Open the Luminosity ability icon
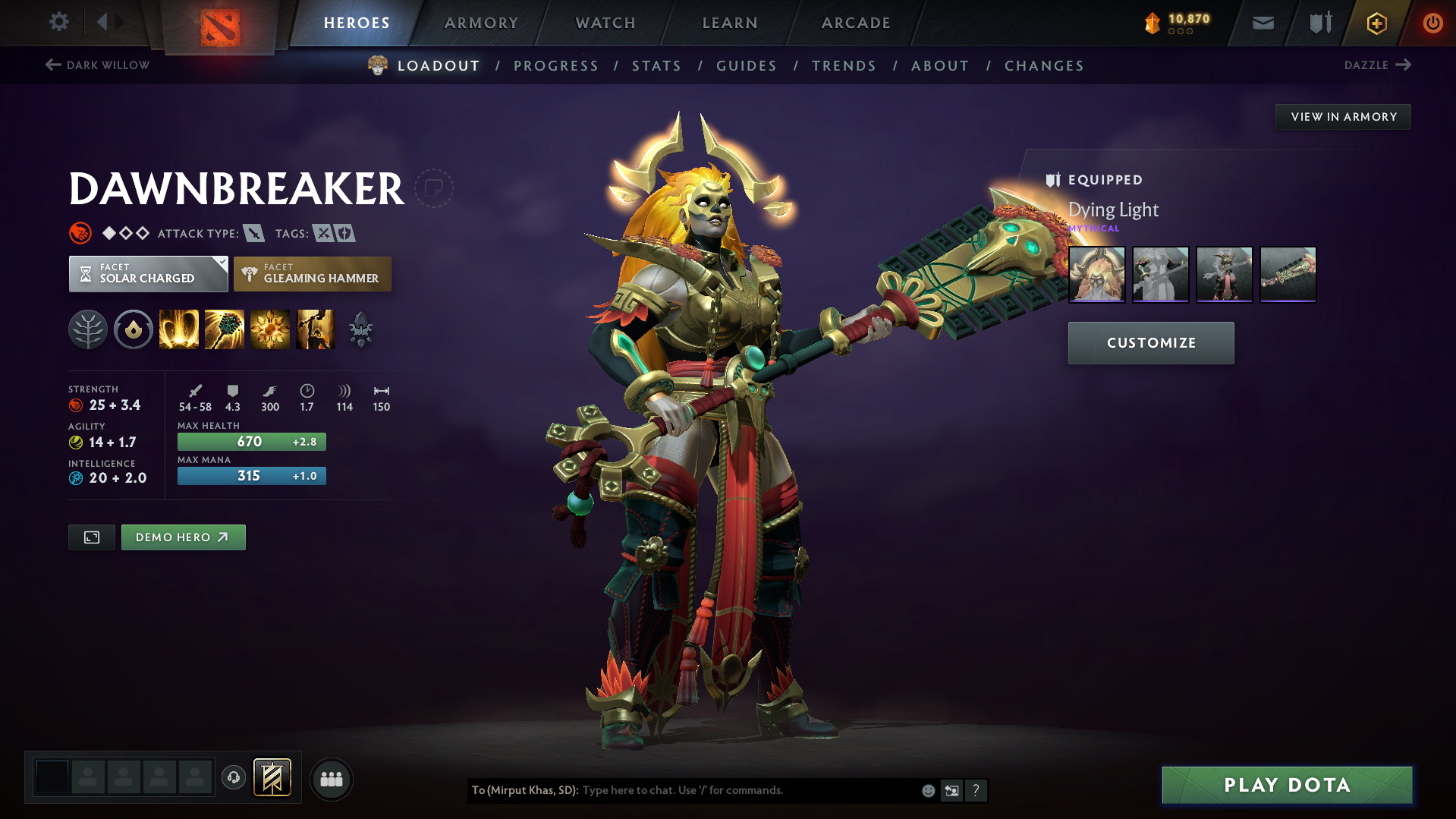The height and width of the screenshot is (819, 1456). [x=270, y=329]
